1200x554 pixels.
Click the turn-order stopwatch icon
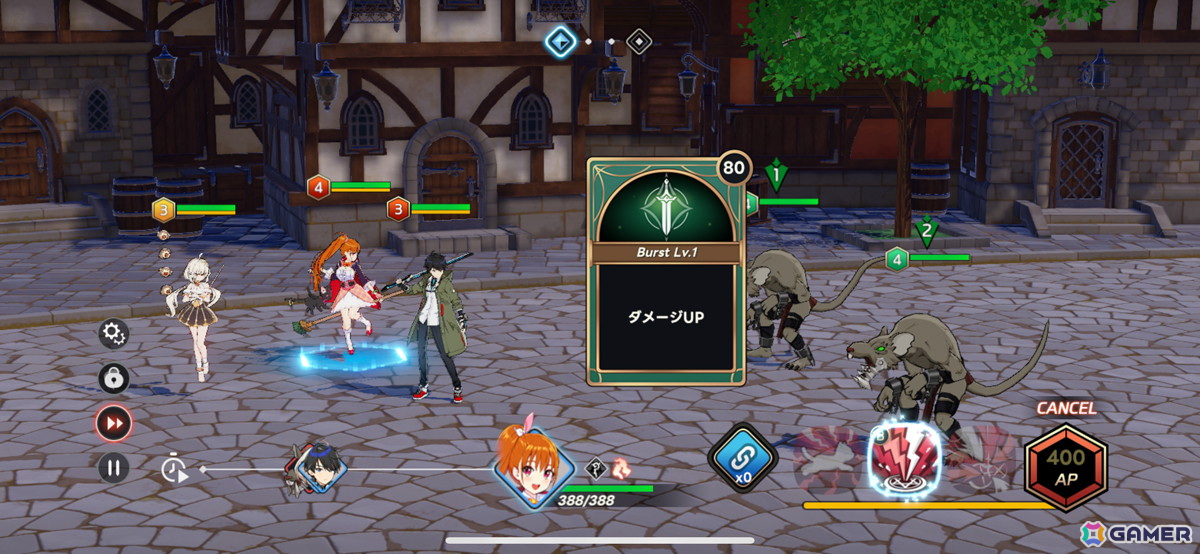(174, 468)
